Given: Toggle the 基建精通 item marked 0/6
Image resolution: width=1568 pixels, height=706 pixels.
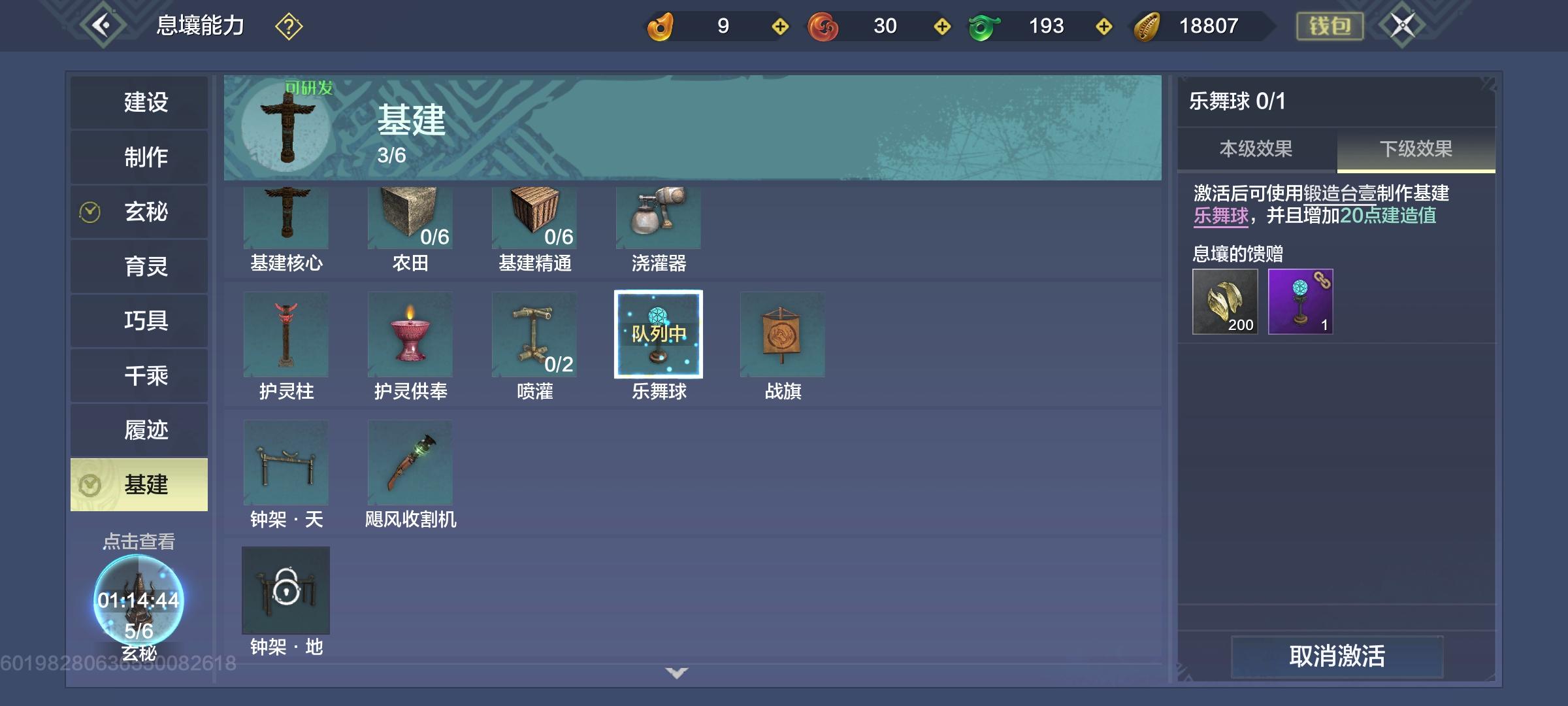Looking at the screenshot, I should click(x=534, y=218).
